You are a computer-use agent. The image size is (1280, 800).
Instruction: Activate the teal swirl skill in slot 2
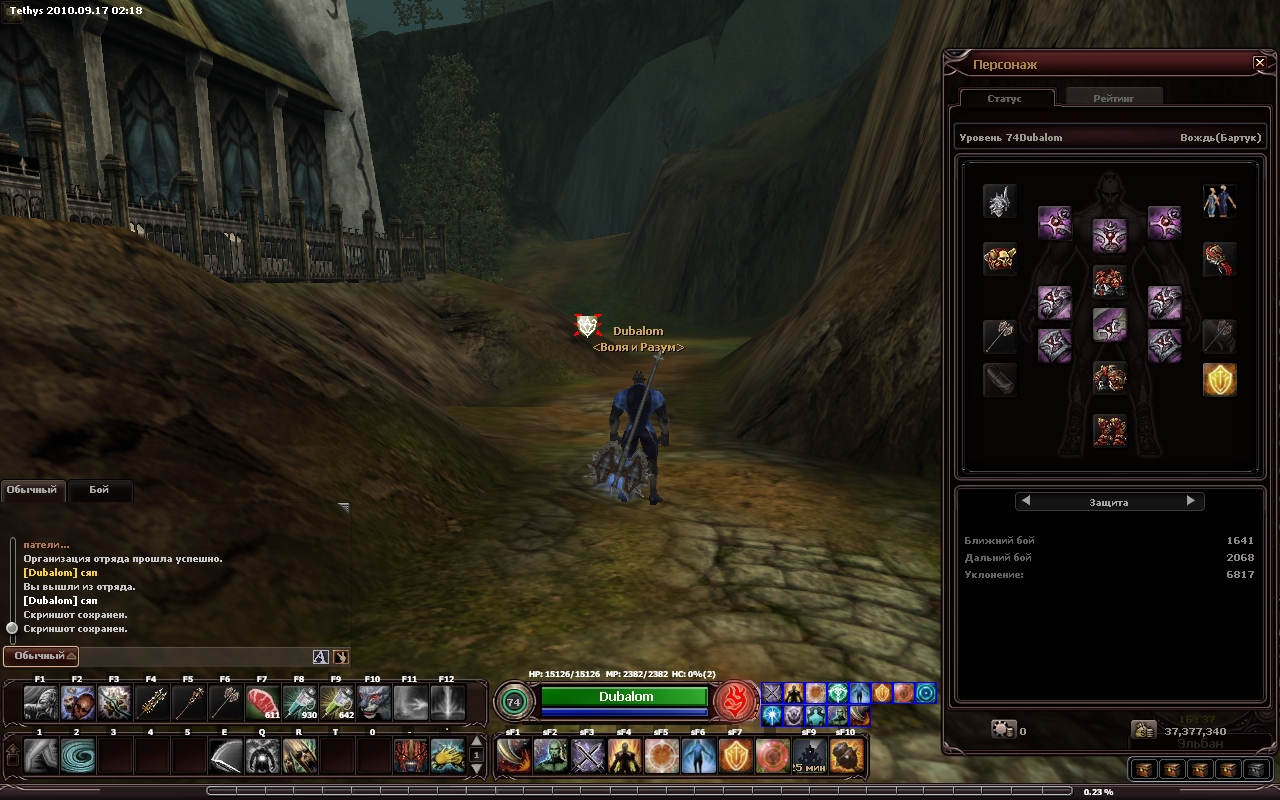click(78, 756)
